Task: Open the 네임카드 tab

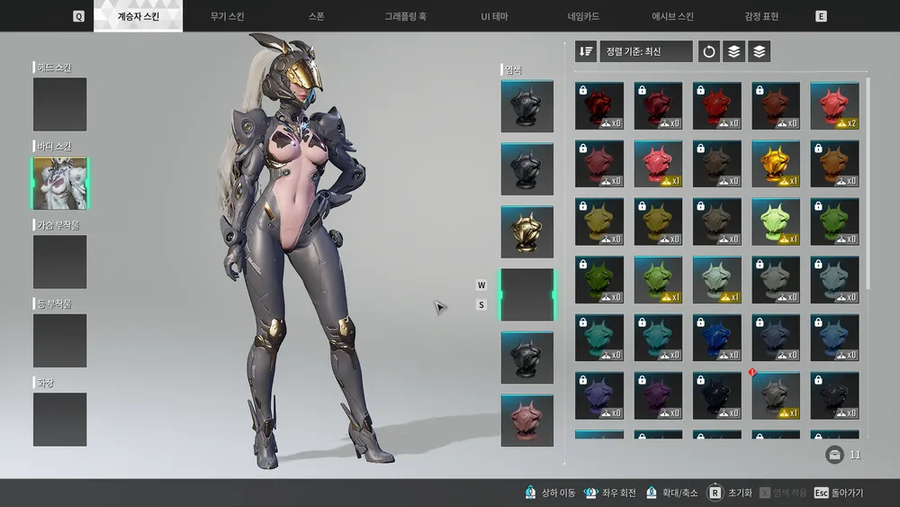Action: coord(585,16)
